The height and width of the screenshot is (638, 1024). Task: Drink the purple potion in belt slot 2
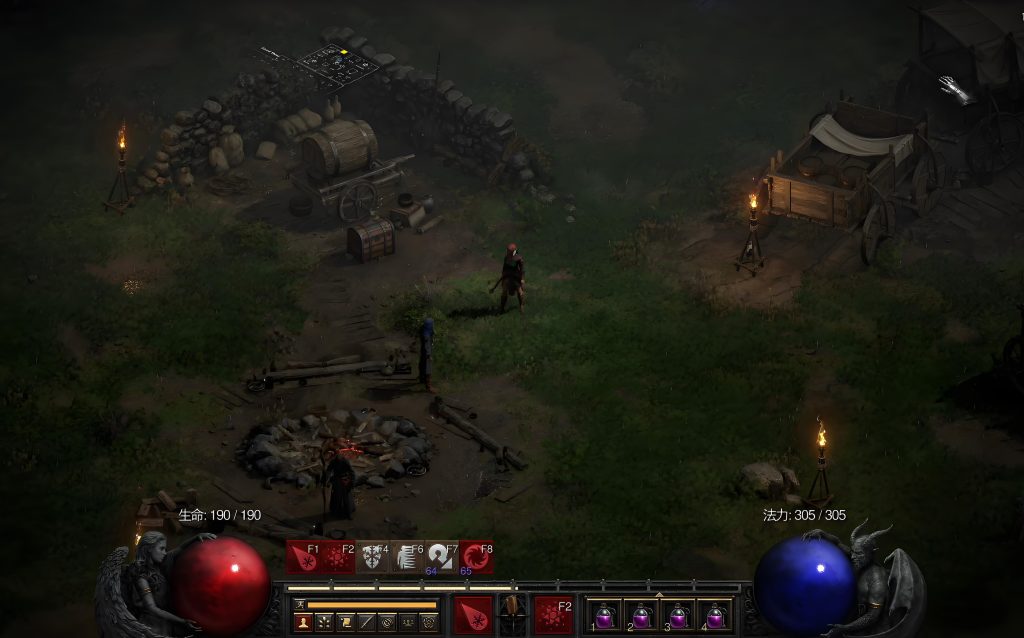pos(641,614)
